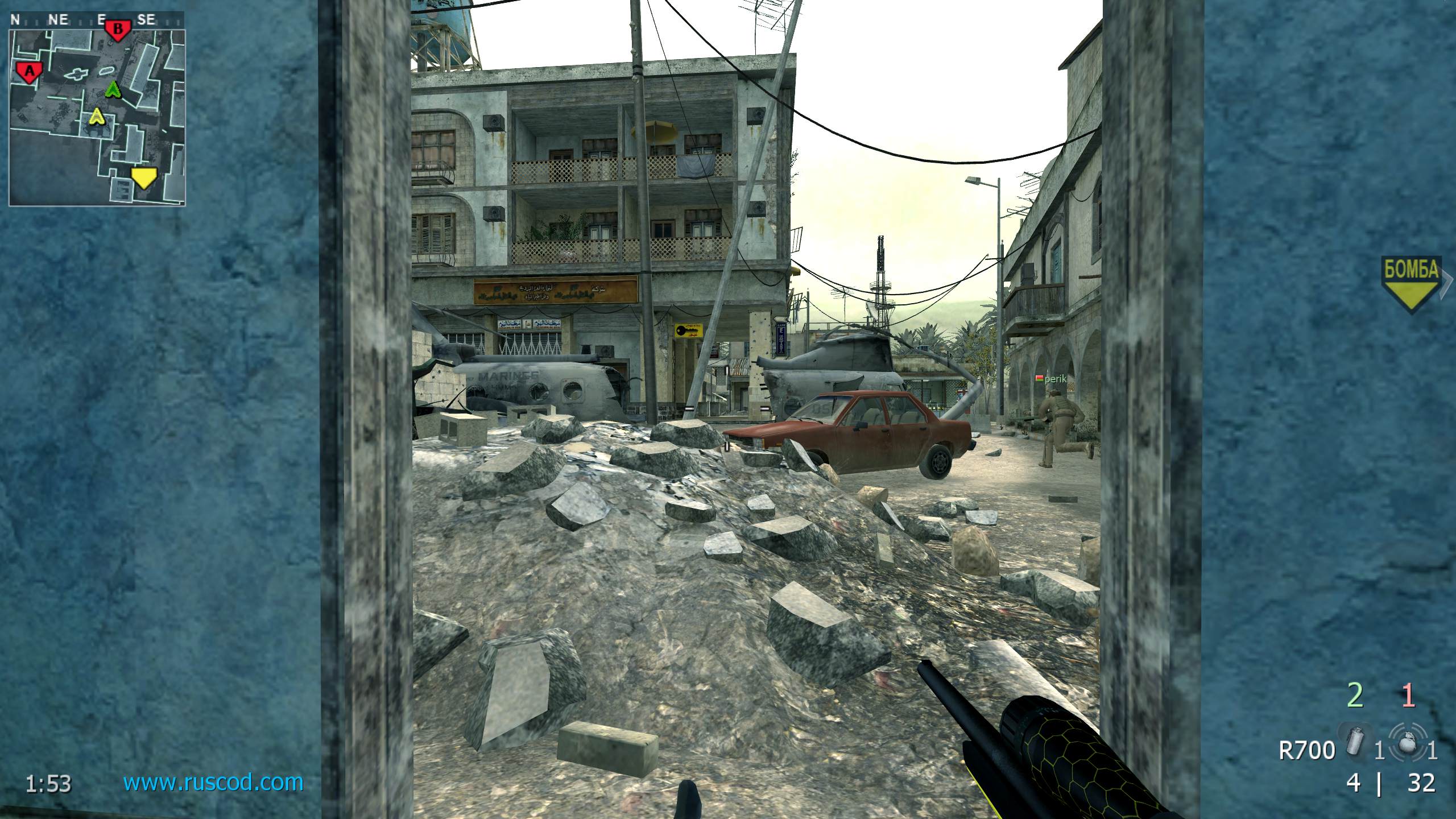Click the R700 weapon label
The image size is (1456, 819).
click(1306, 751)
